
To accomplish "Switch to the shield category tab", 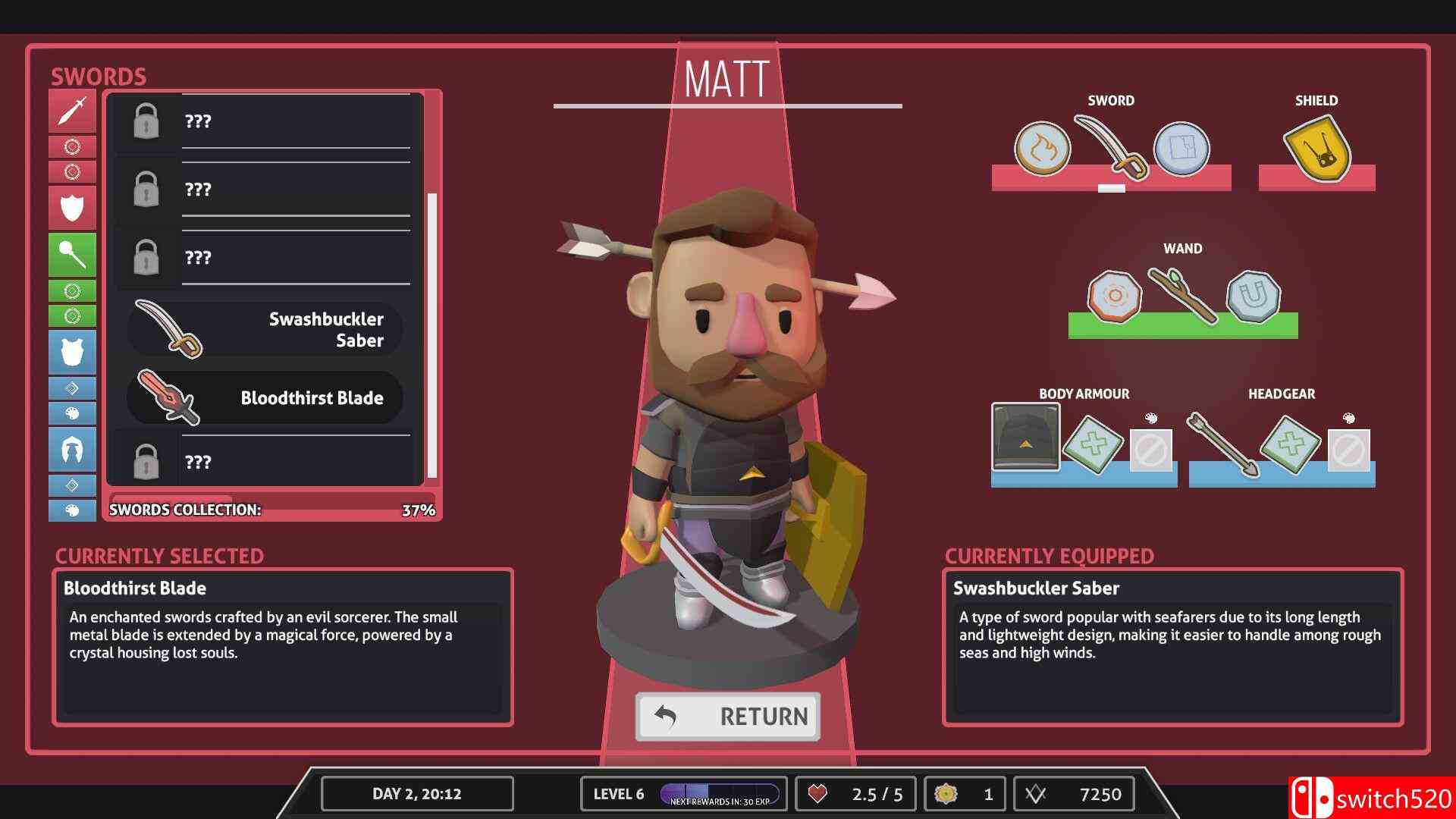I will (72, 207).
